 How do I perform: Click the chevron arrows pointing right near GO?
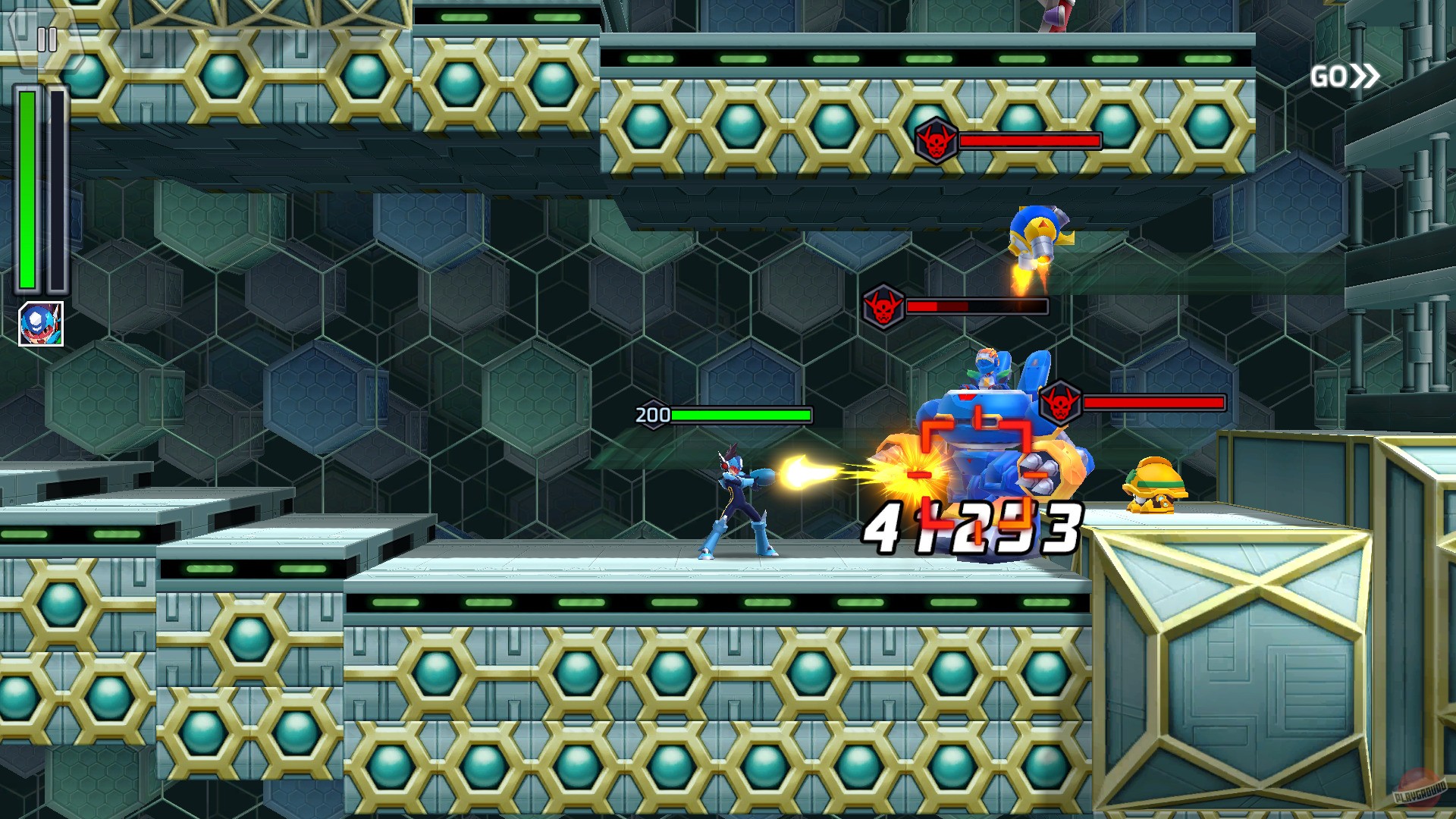coord(1365,75)
